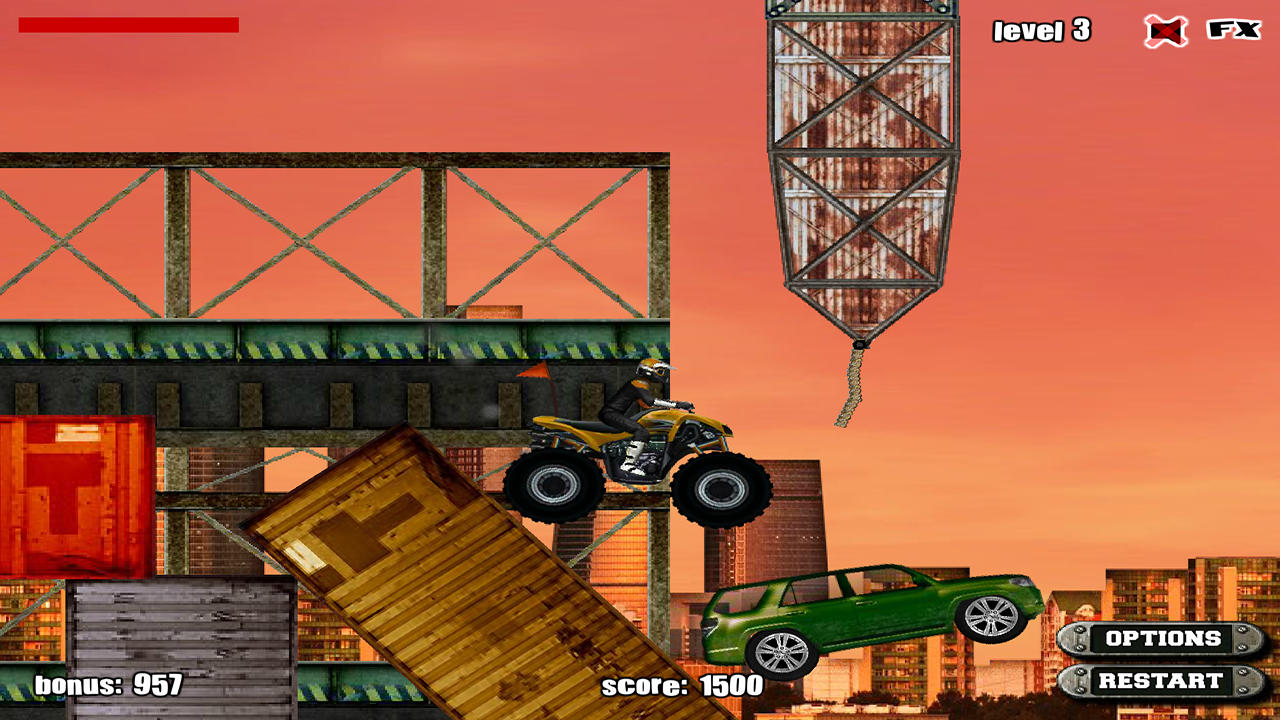
Task: Click the red health bar
Action: [x=130, y=25]
